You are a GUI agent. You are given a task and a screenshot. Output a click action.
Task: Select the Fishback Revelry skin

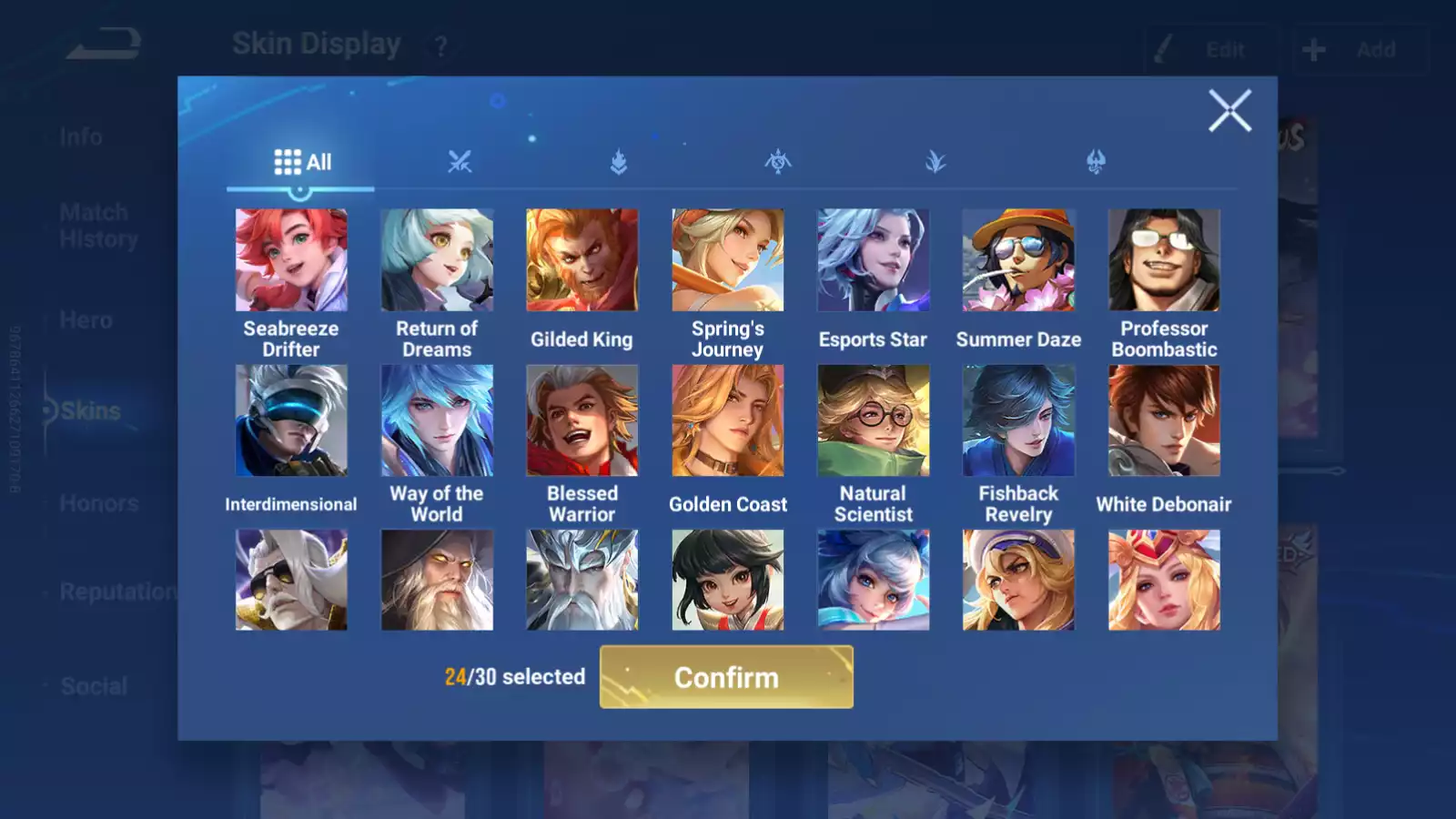pos(1018,420)
